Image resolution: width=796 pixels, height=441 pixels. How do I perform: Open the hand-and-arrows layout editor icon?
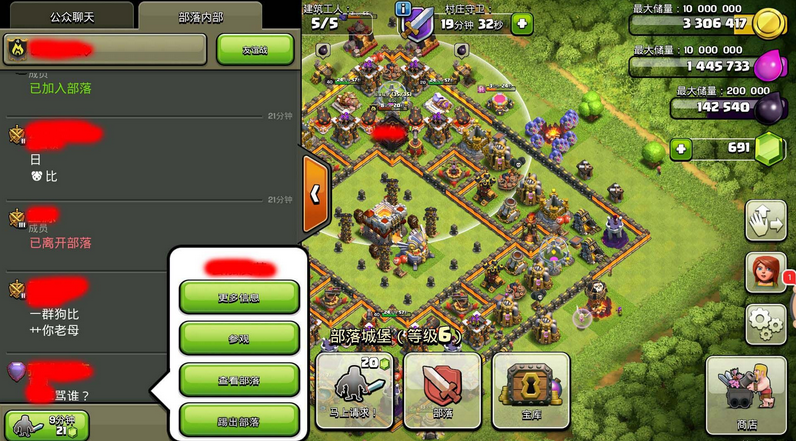[x=765, y=222]
